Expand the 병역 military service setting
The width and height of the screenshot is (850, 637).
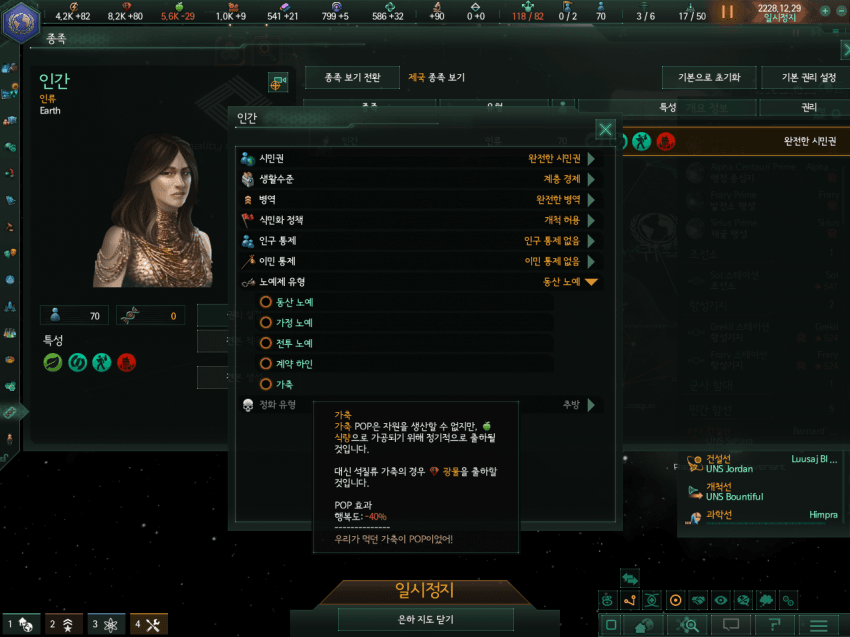(x=591, y=199)
